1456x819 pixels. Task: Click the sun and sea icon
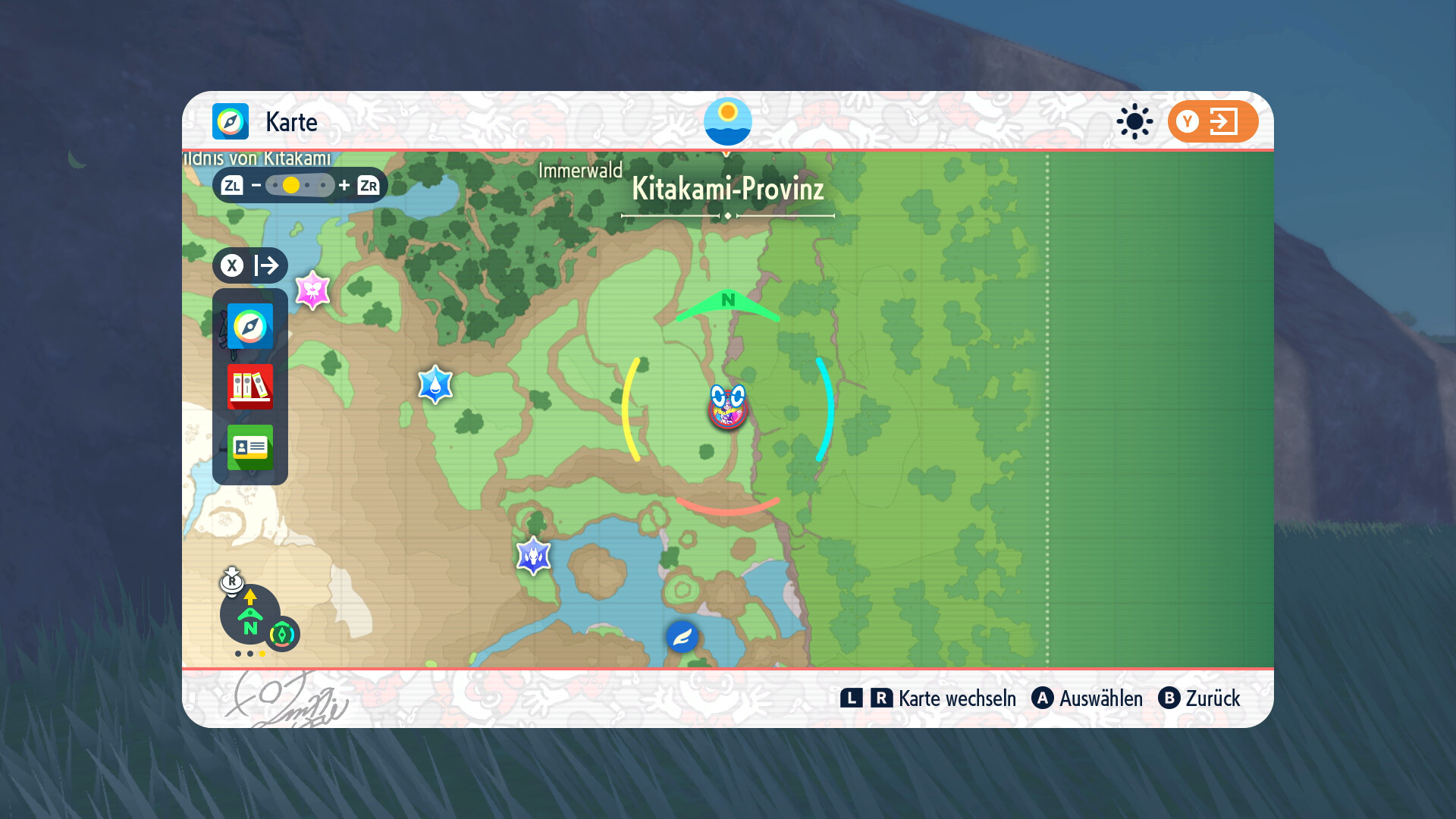pyautogui.click(x=727, y=121)
